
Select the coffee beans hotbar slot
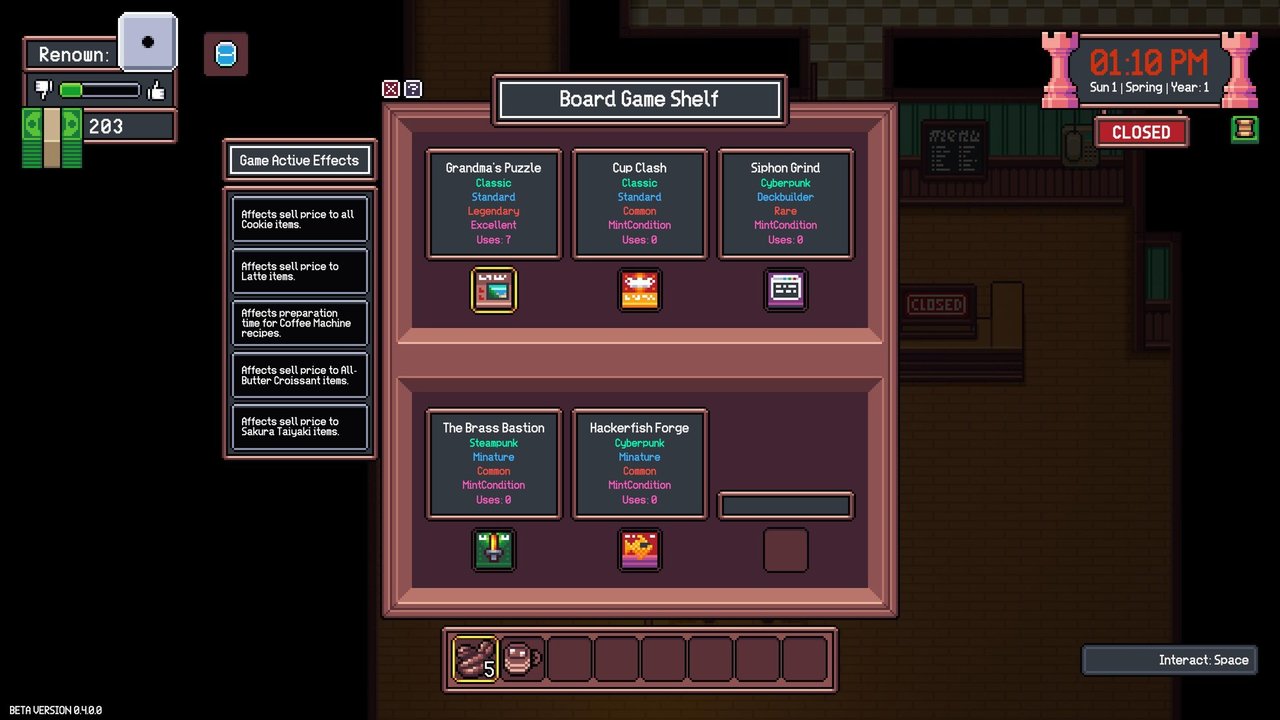476,659
